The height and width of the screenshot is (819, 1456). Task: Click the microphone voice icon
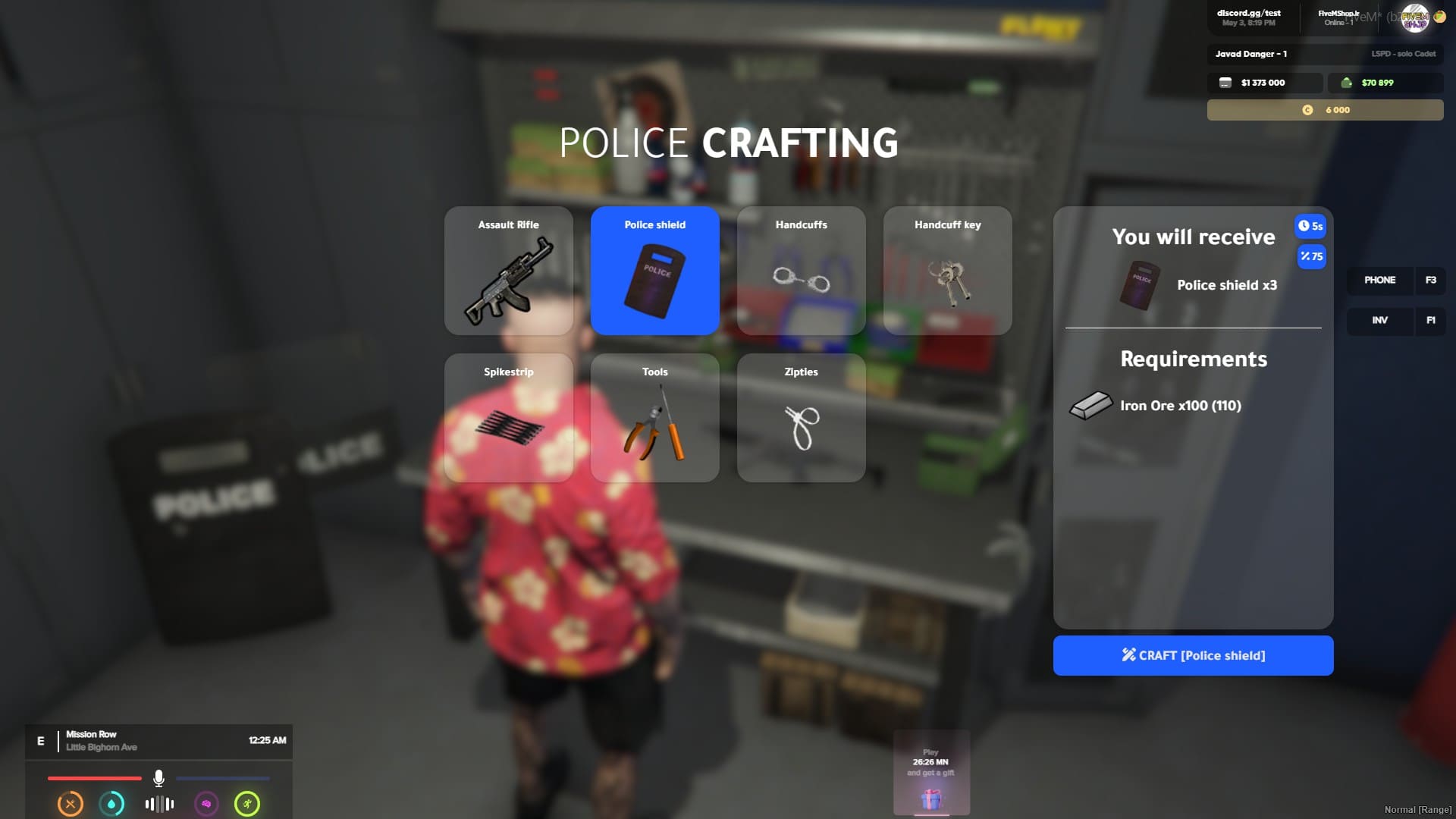pos(158,778)
